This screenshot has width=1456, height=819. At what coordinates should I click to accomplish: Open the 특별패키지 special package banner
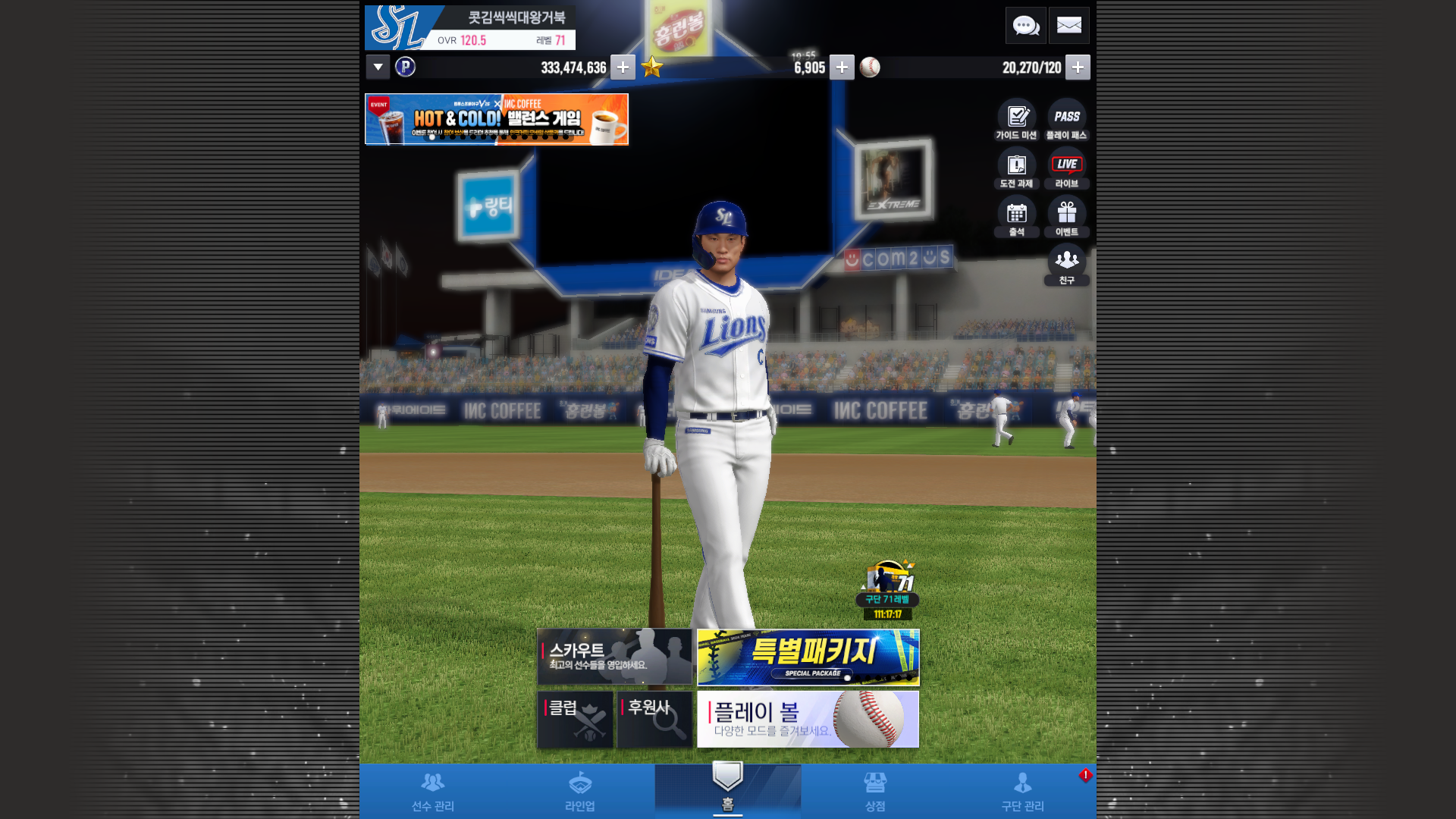point(808,657)
